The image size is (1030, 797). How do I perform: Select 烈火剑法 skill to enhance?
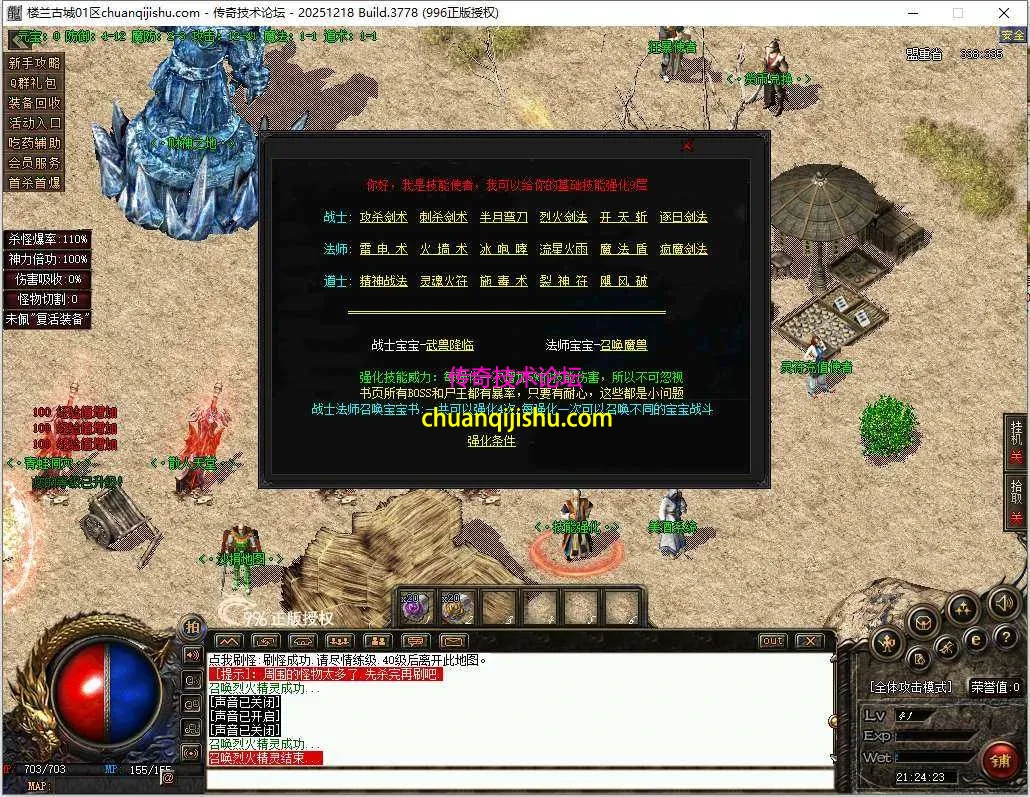tap(564, 217)
